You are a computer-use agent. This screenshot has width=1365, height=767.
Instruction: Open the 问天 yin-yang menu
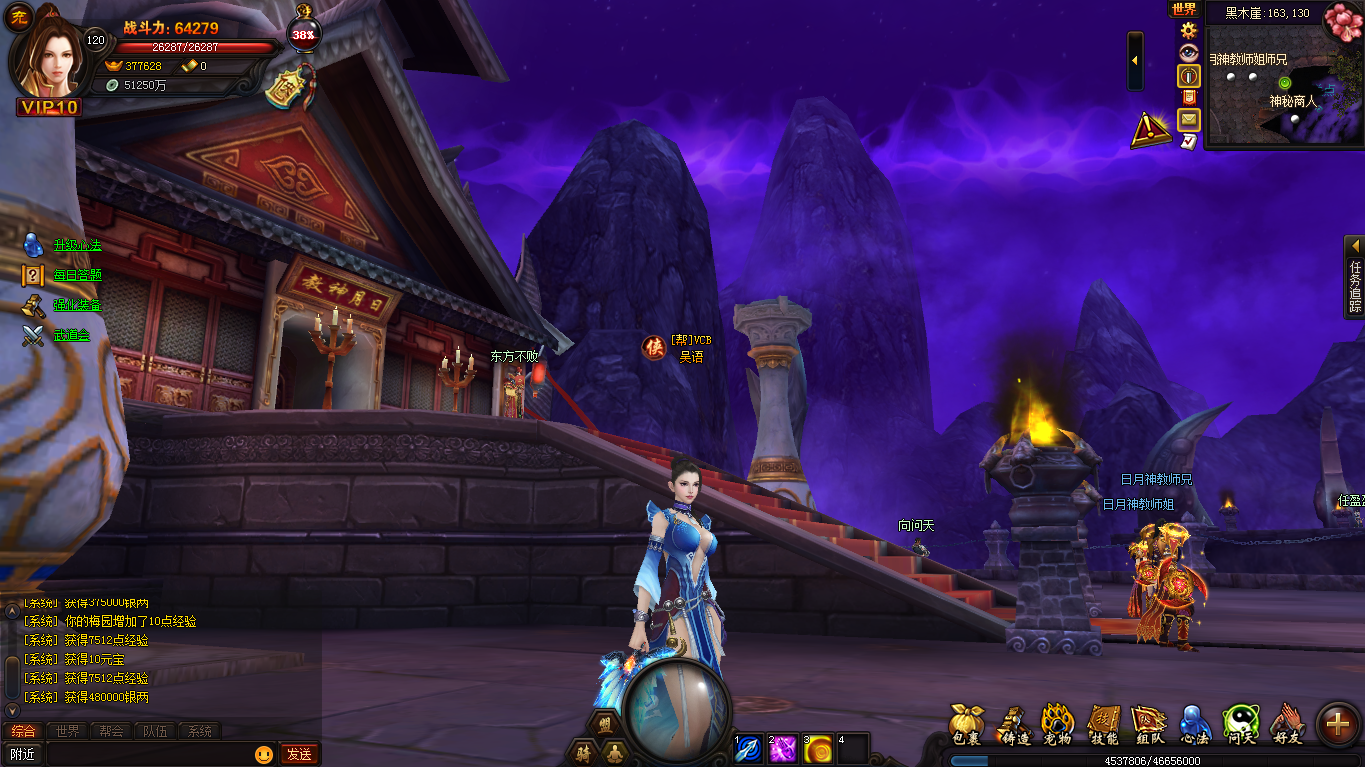click(1241, 724)
